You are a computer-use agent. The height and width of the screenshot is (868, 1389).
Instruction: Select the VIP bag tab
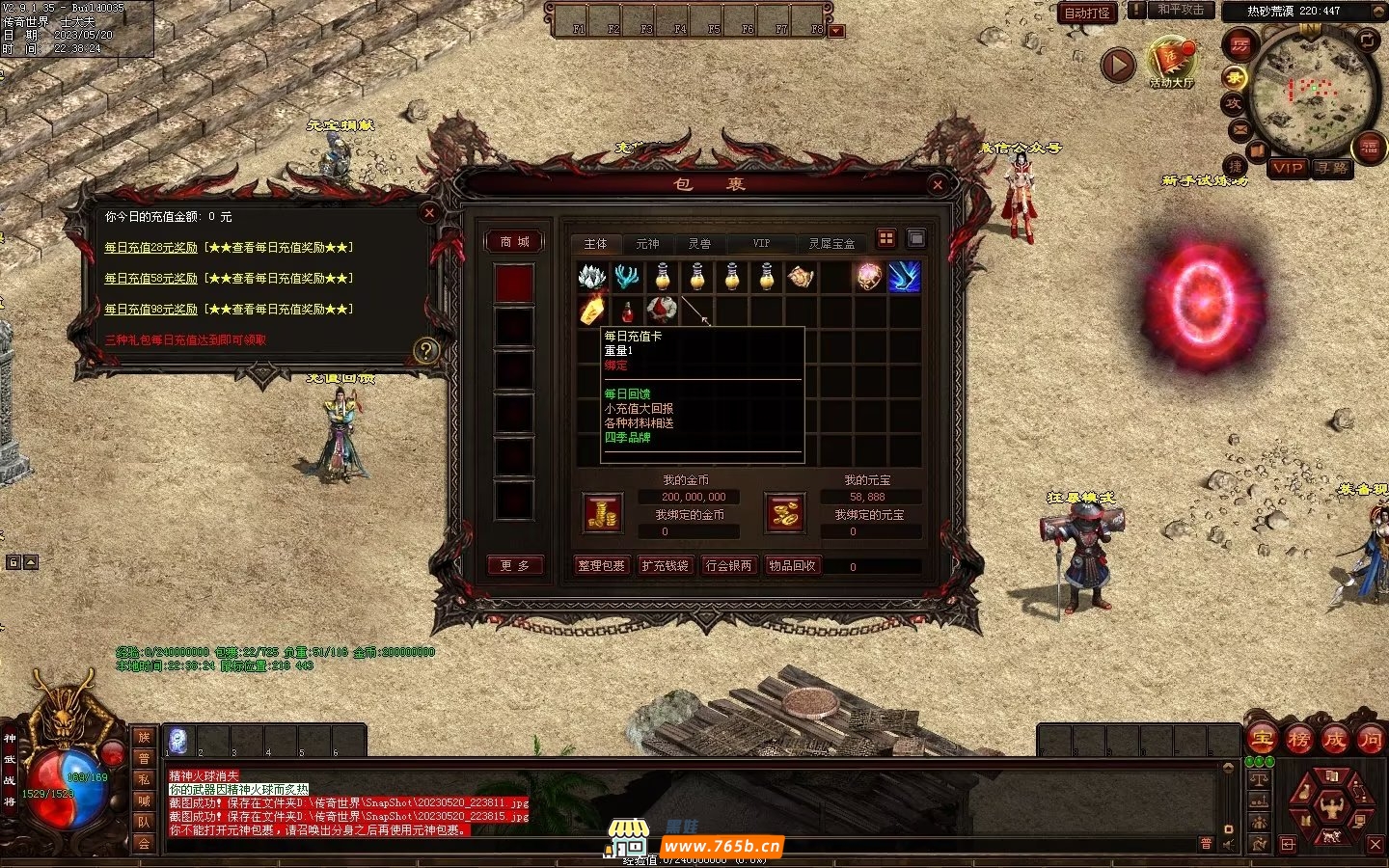pyautogui.click(x=761, y=244)
